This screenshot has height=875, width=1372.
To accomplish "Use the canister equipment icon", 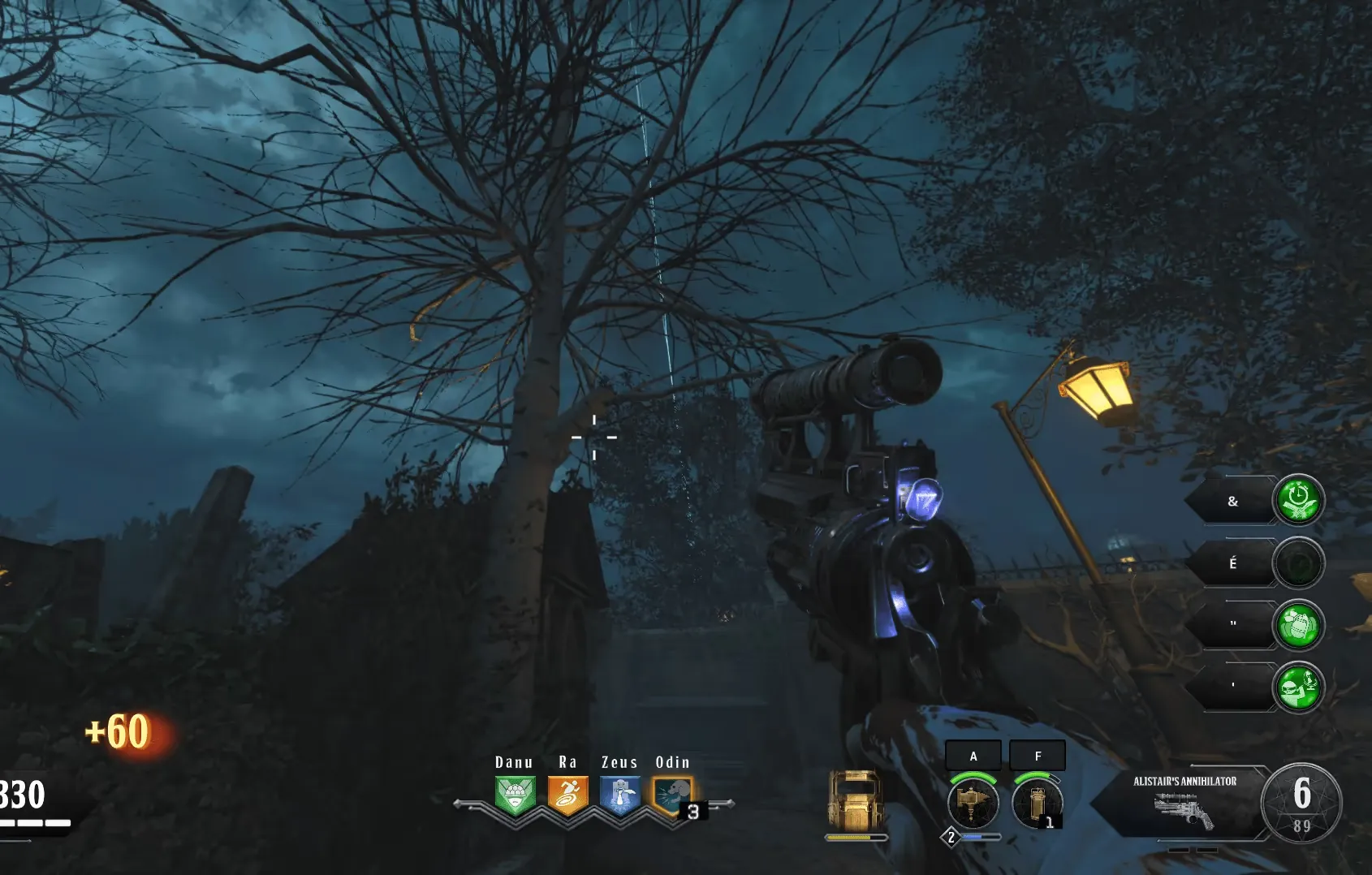I will pos(1037,803).
